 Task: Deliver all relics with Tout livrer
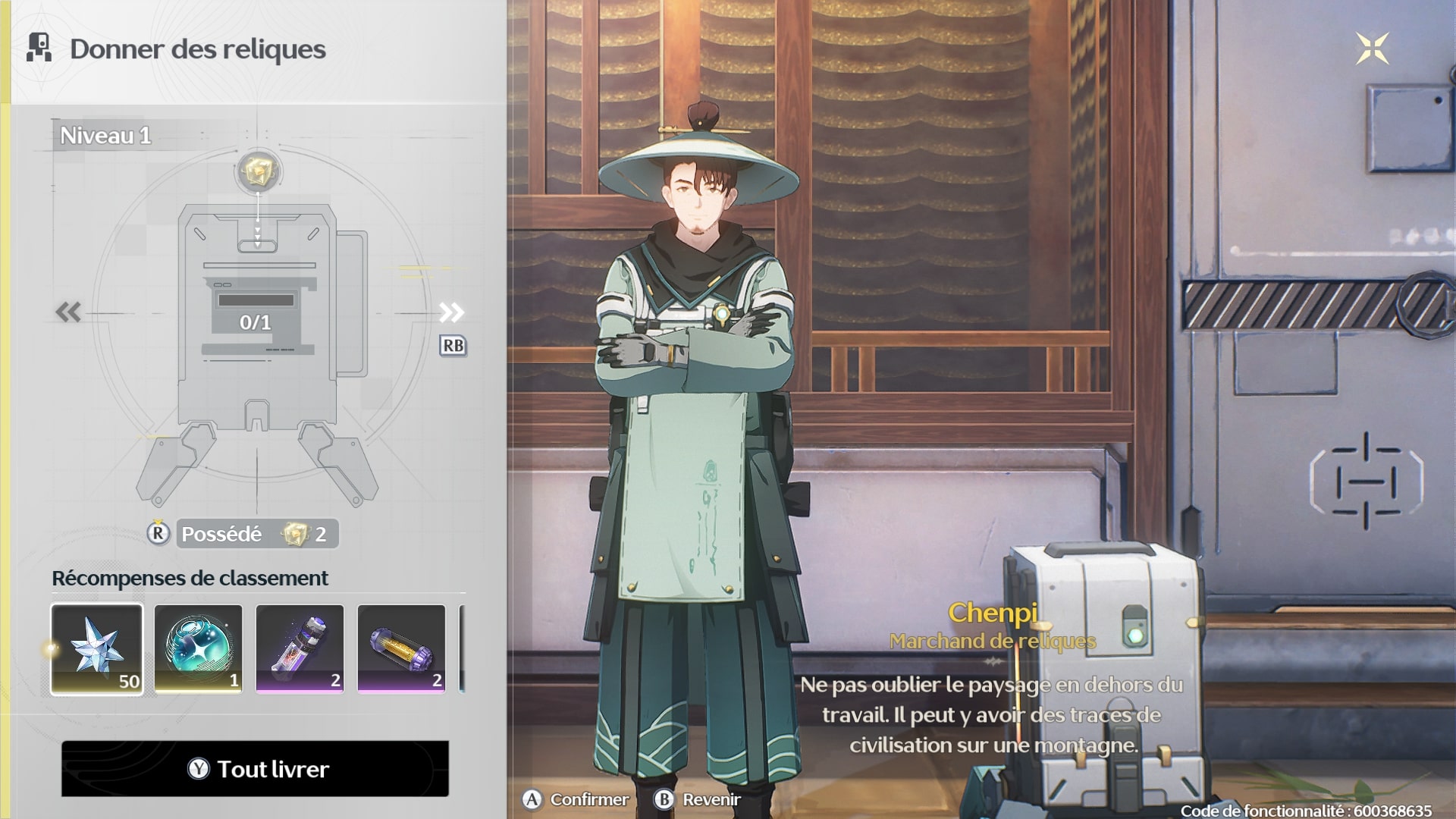(x=255, y=769)
